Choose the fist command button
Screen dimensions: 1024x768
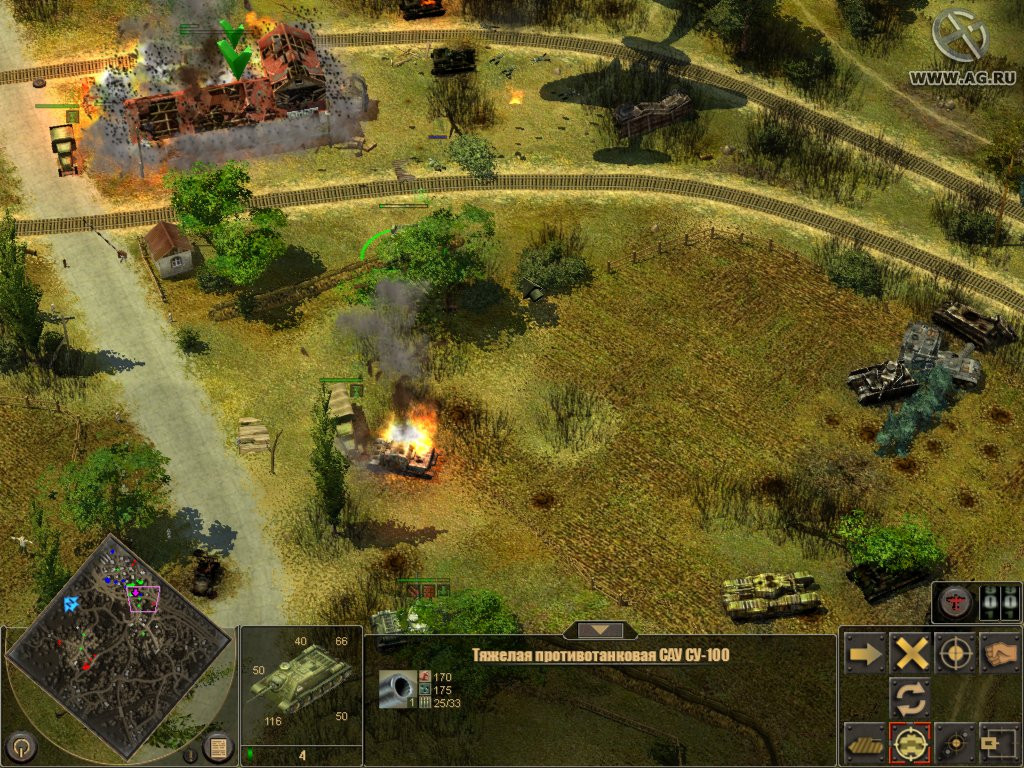[x=998, y=653]
